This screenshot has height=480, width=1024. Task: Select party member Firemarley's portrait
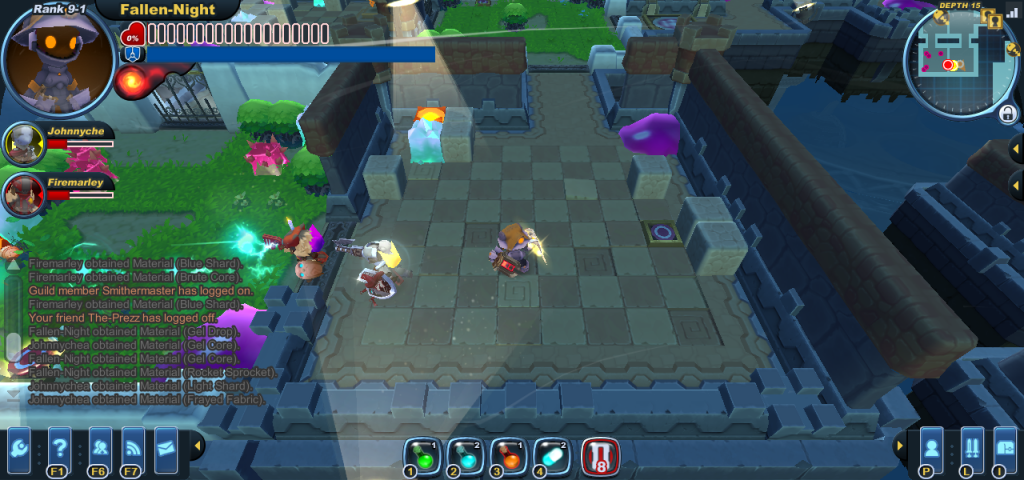point(21,194)
